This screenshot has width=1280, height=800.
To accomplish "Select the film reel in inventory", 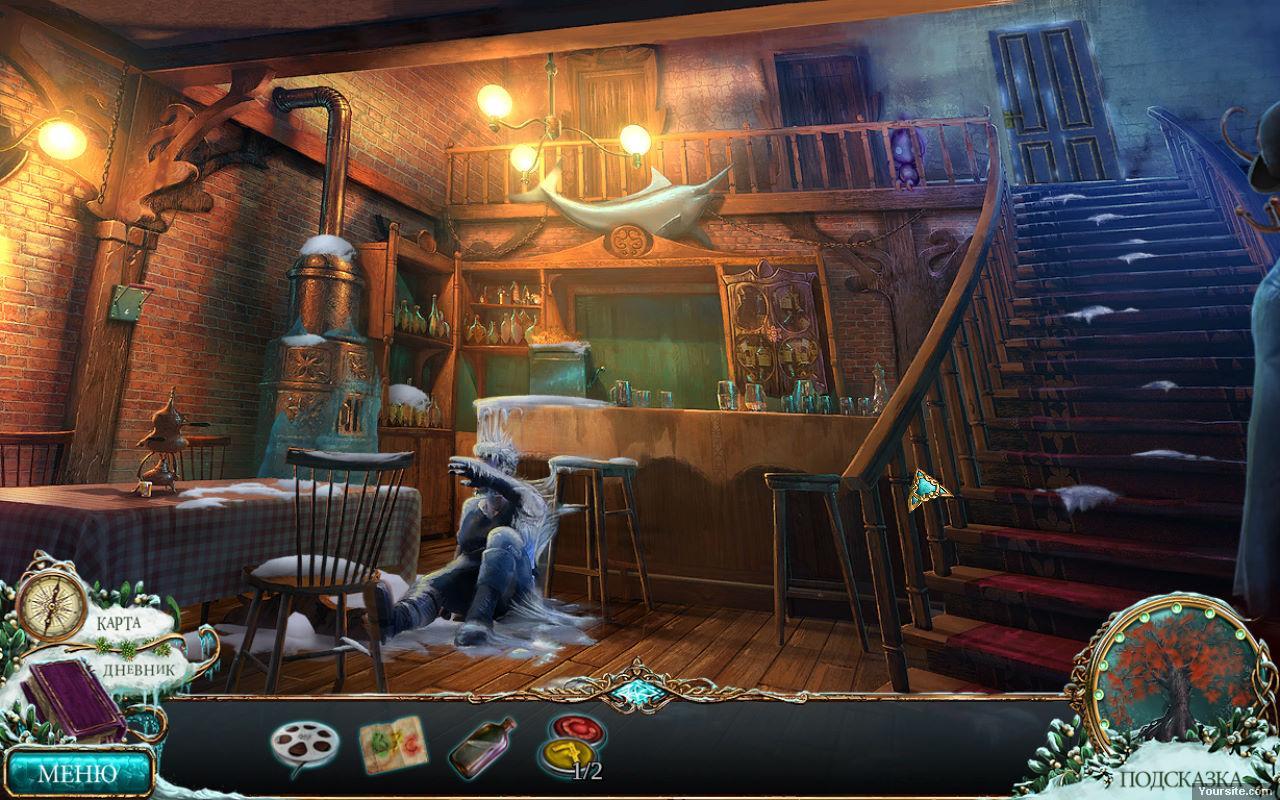I will click(x=304, y=746).
